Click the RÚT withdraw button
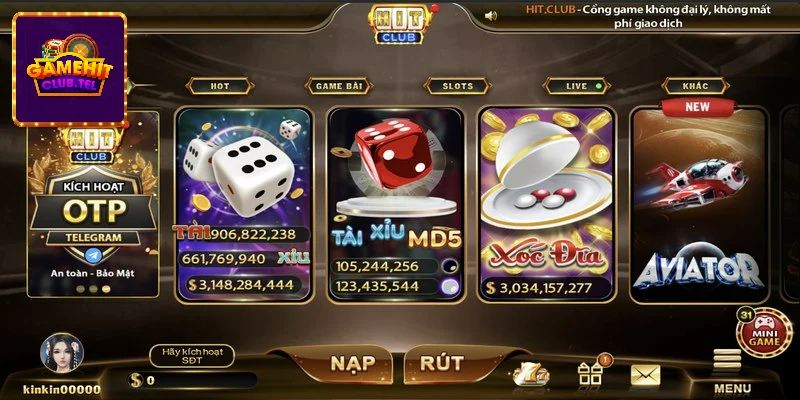Viewport: 800px width, 400px height. pos(441,363)
